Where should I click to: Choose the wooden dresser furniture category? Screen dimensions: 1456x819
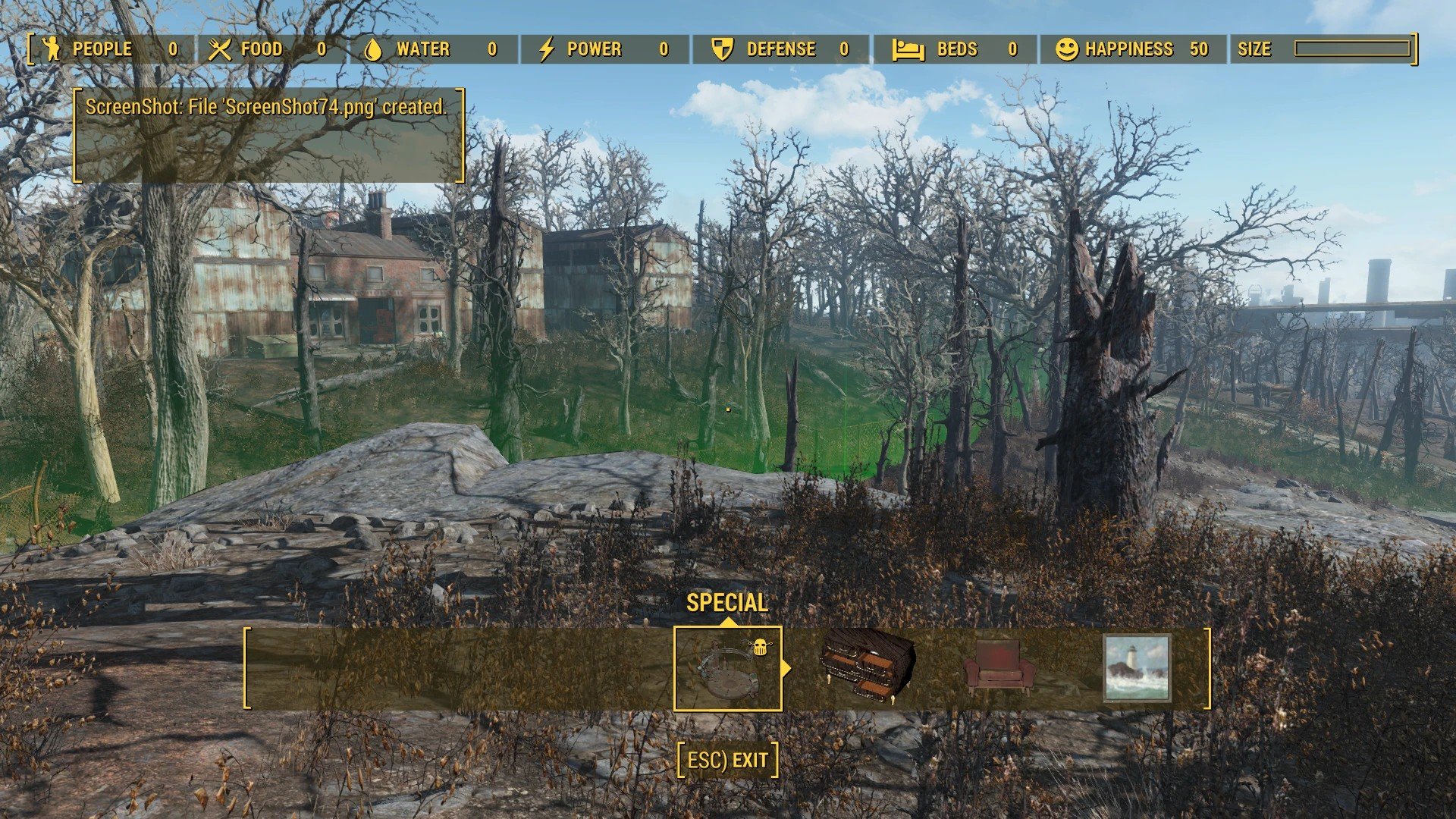[x=868, y=667]
